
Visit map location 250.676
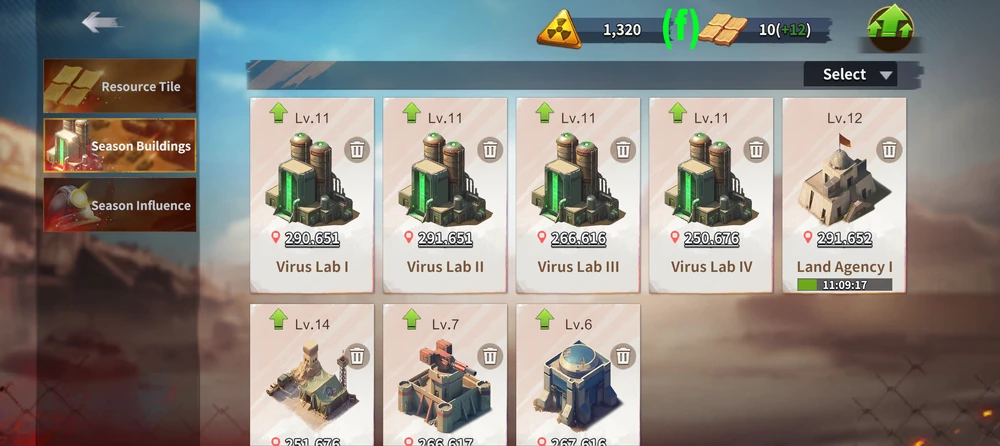click(711, 239)
